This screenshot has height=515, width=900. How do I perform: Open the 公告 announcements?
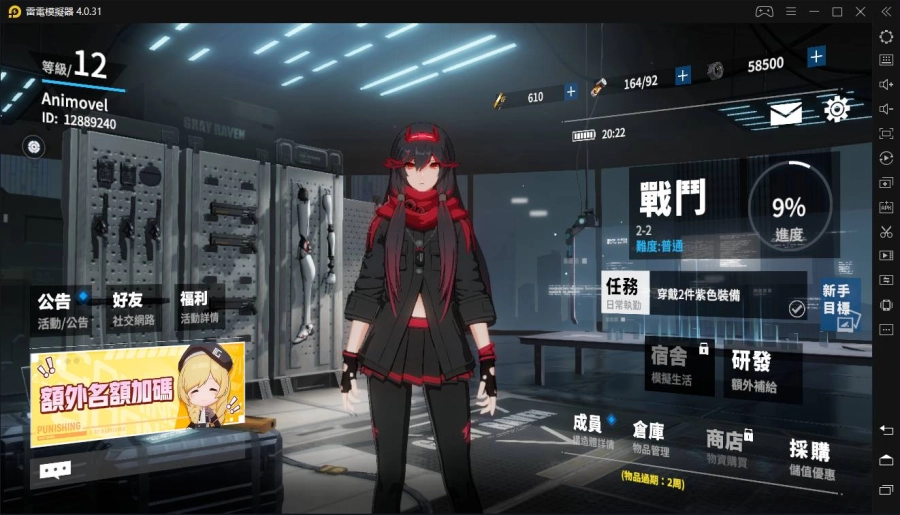coord(62,309)
